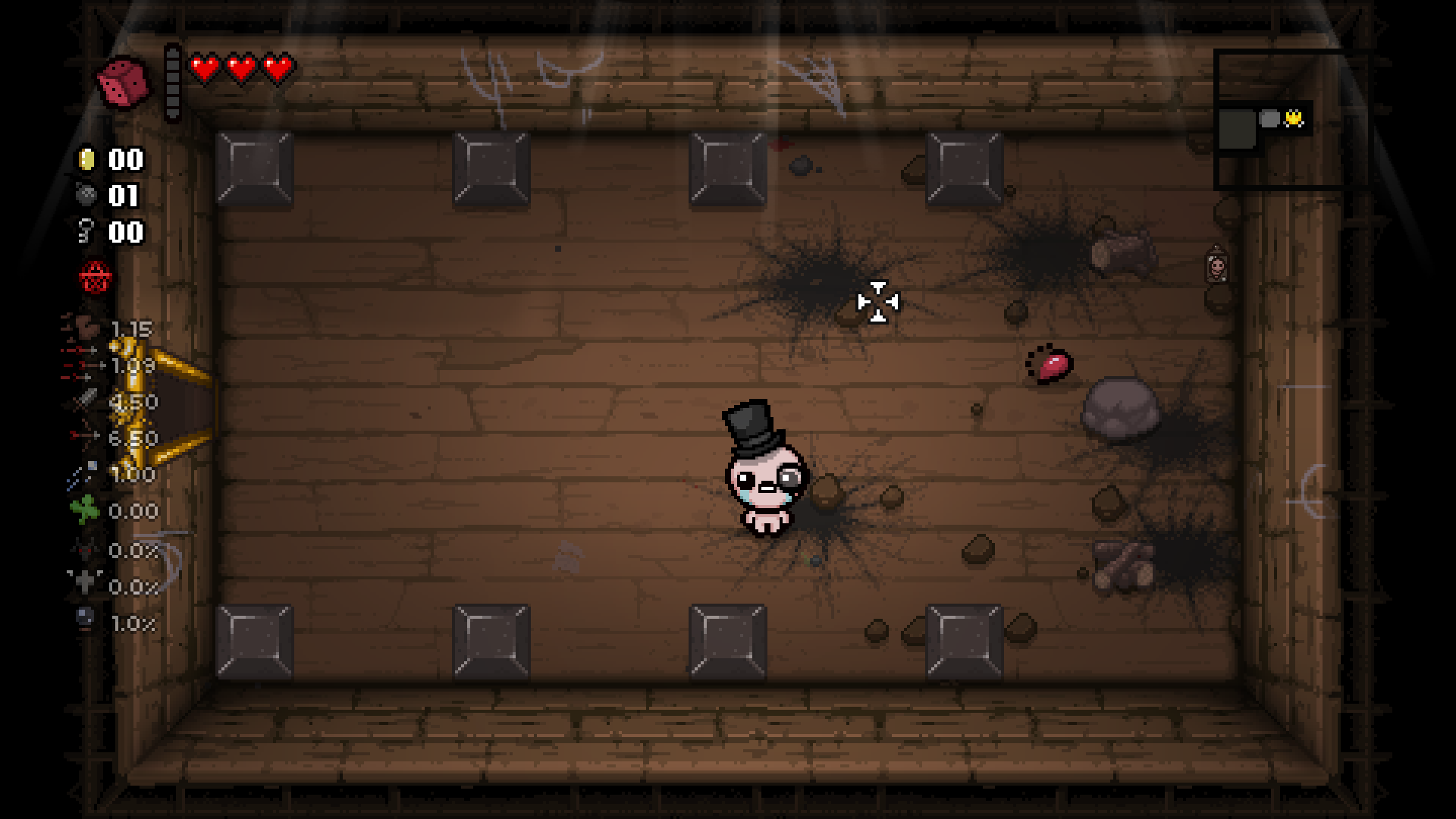Image resolution: width=1456 pixels, height=819 pixels.
Task: Click the key counter icon
Action: click(86, 232)
